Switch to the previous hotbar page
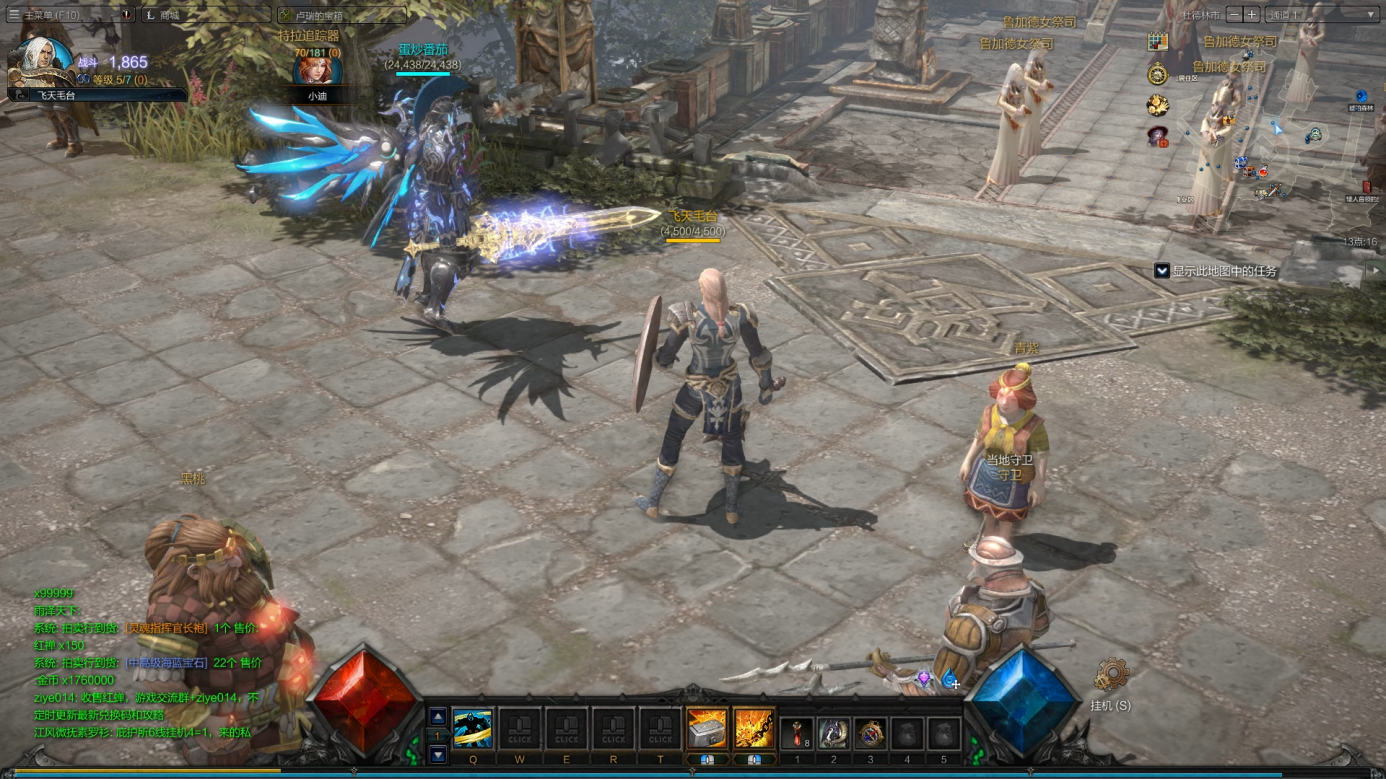The width and height of the screenshot is (1386, 779). [438, 717]
